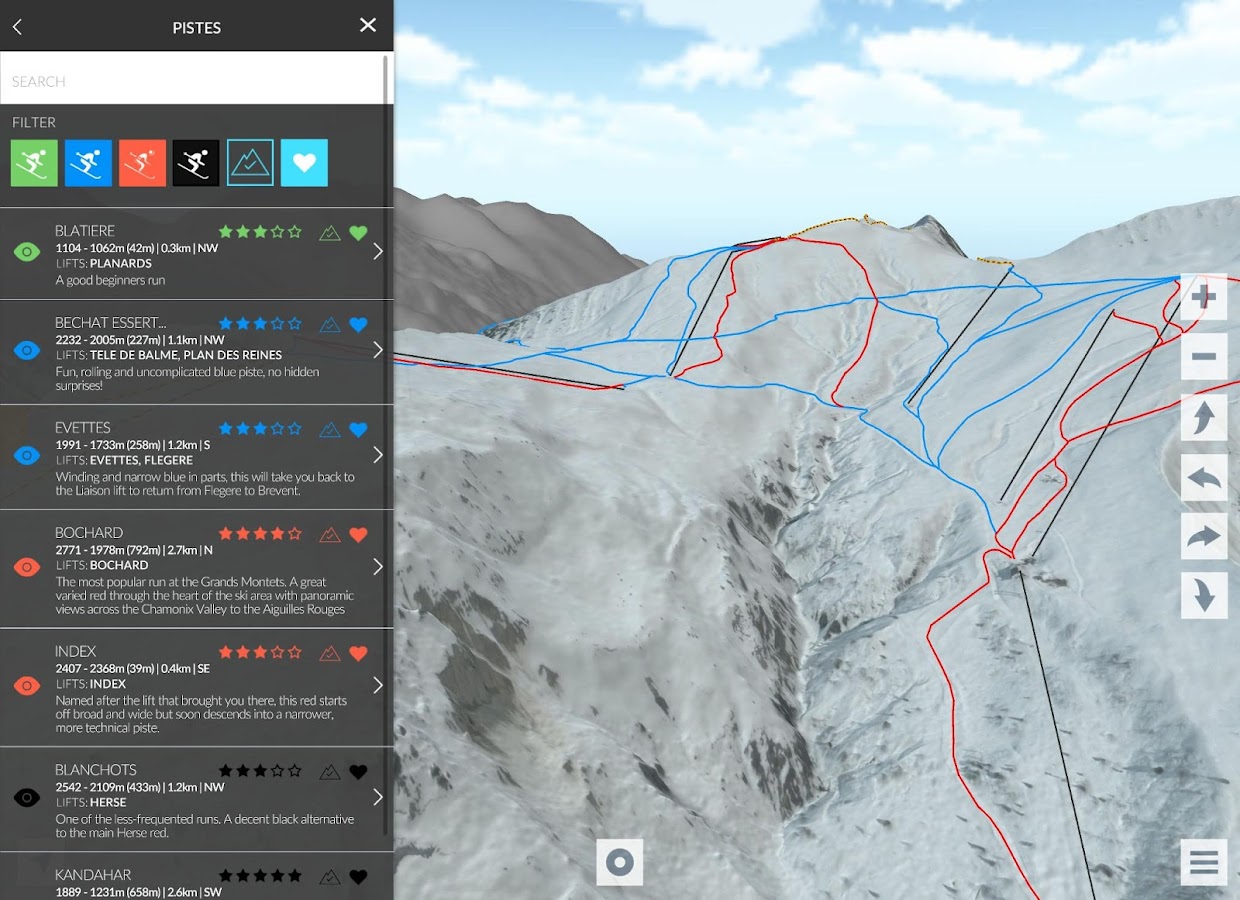Open the hamburger menu
Image resolution: width=1240 pixels, height=900 pixels.
coord(1204,862)
